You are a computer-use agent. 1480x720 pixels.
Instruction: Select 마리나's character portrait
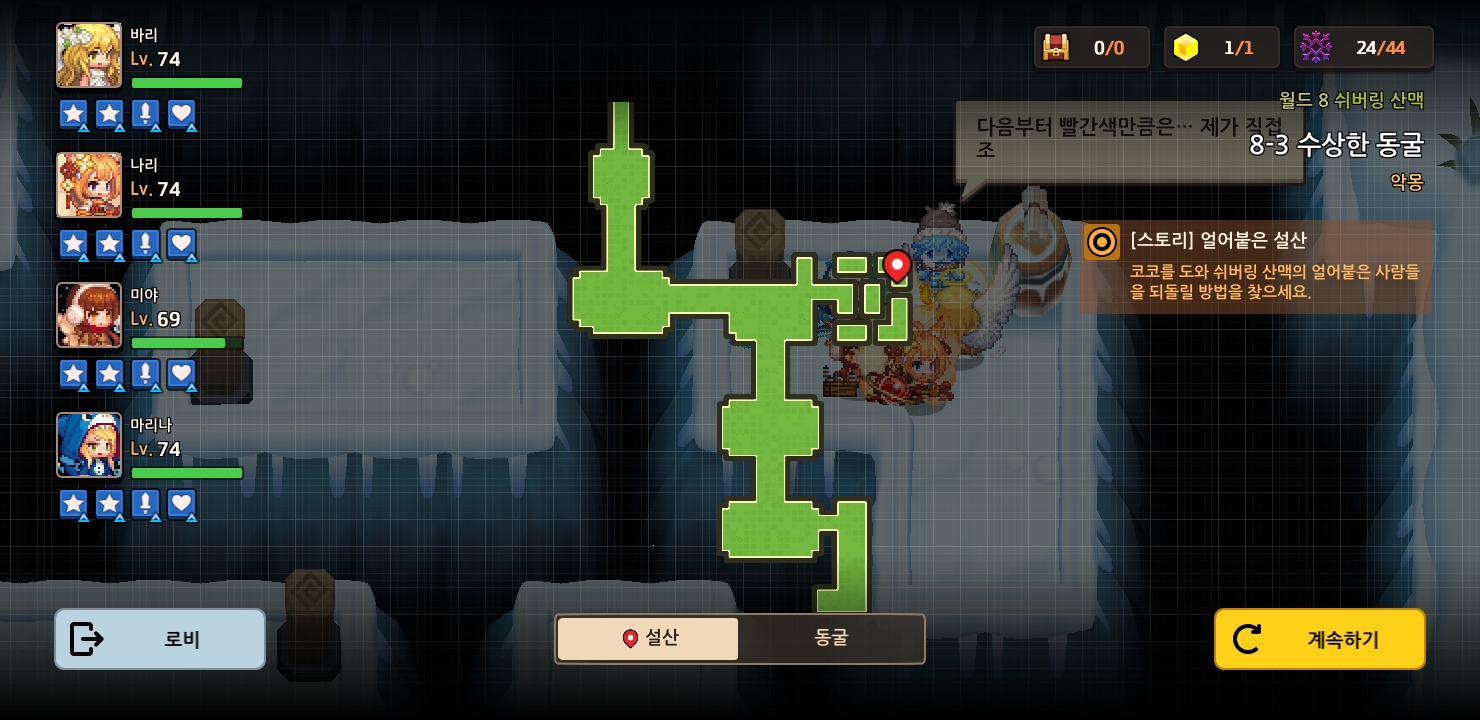(x=89, y=445)
